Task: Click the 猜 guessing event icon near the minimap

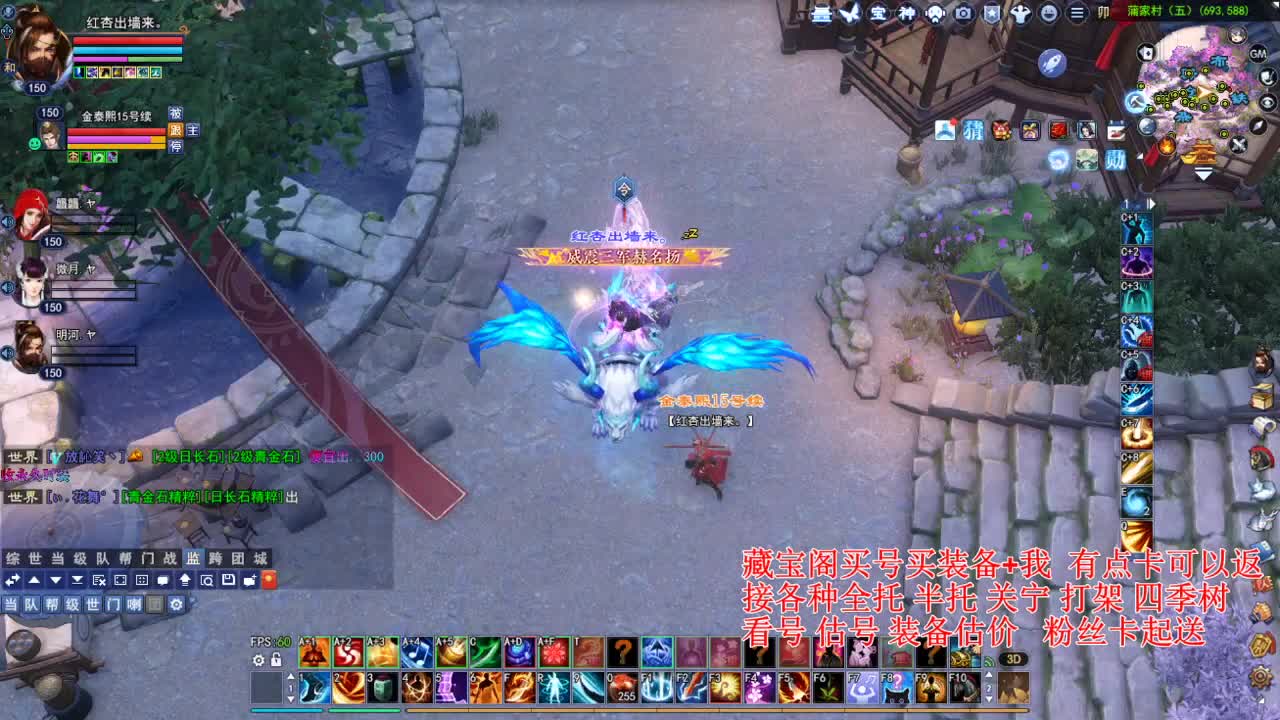Action: (974, 130)
